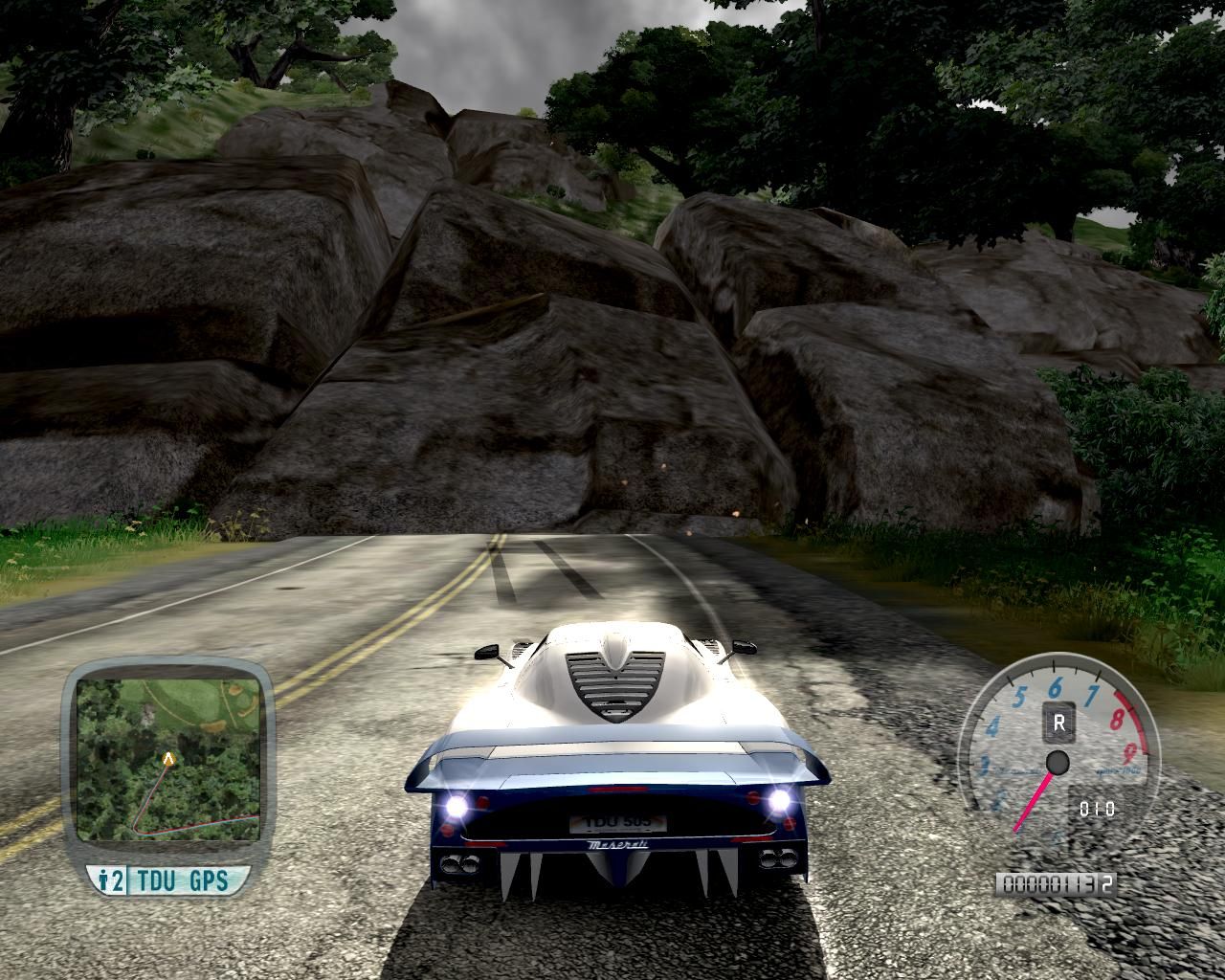The width and height of the screenshot is (1225, 980).
Task: Select the players-nearby icon beside TDU GPS
Action: pyautogui.click(x=112, y=880)
